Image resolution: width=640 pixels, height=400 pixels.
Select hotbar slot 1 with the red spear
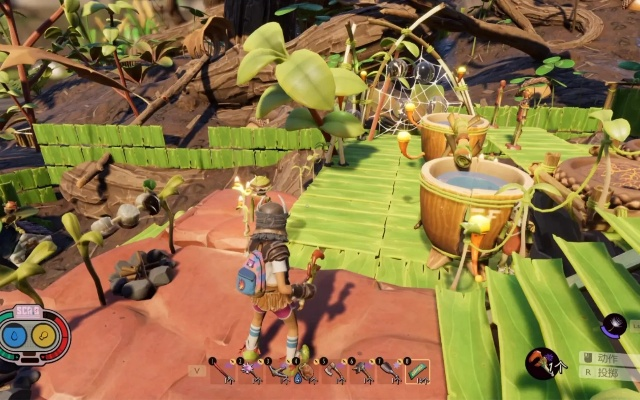point(222,371)
